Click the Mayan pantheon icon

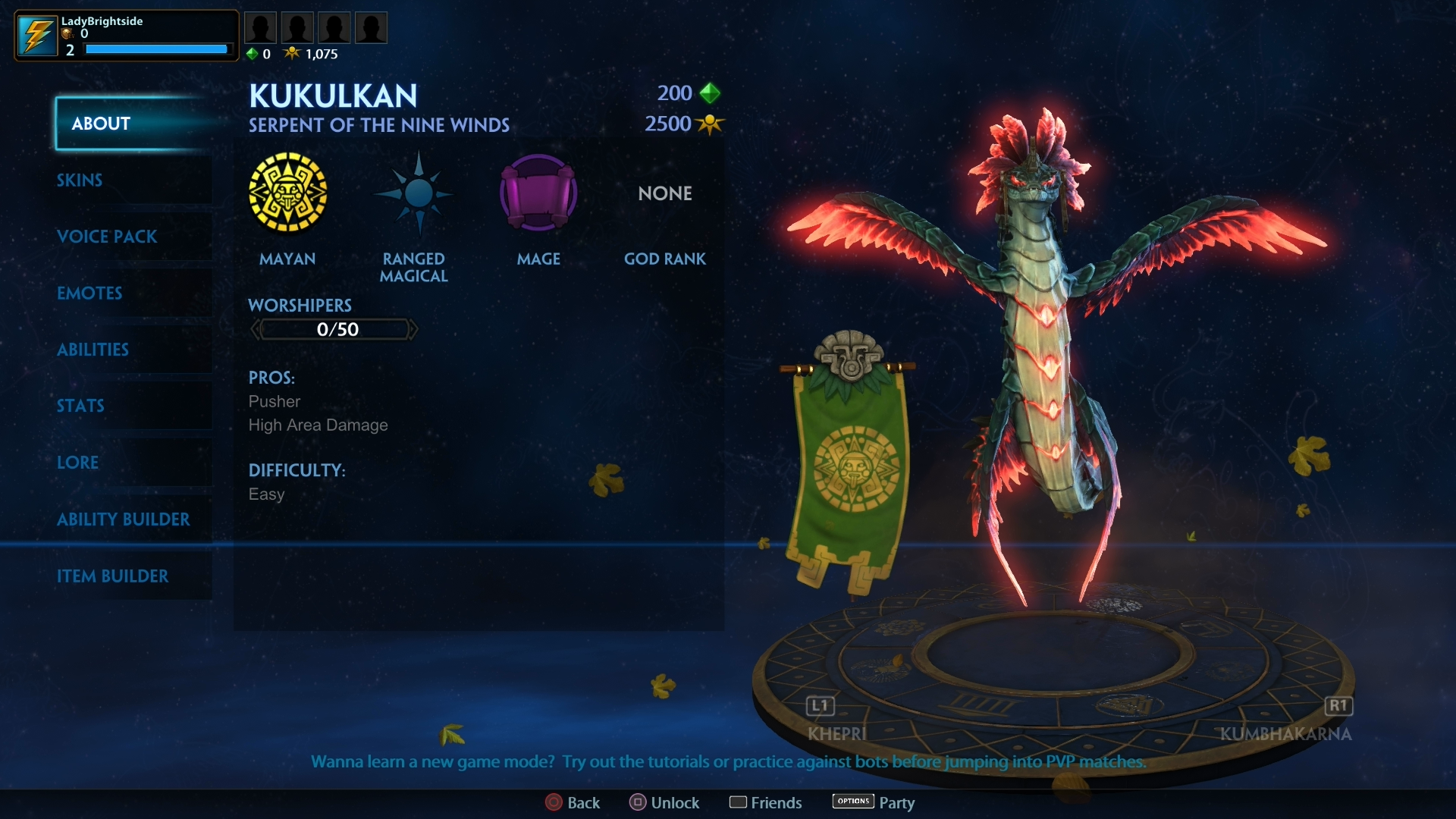[288, 193]
